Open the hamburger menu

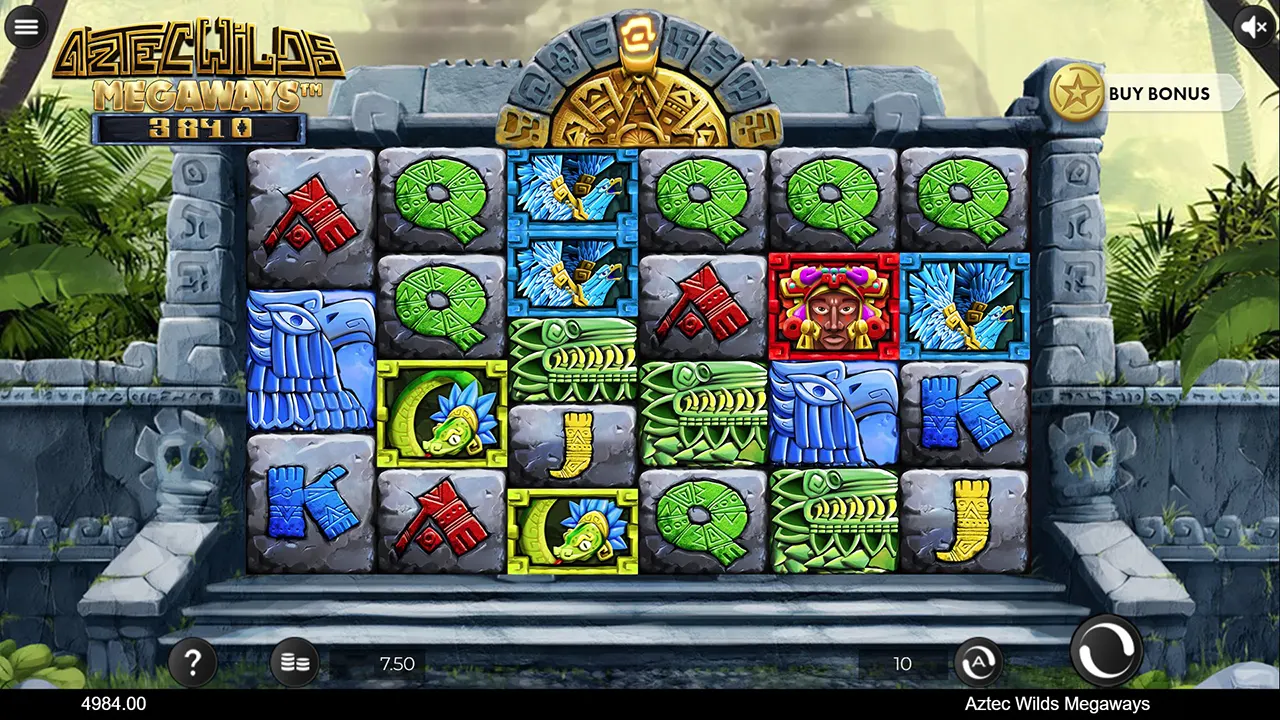click(x=26, y=27)
